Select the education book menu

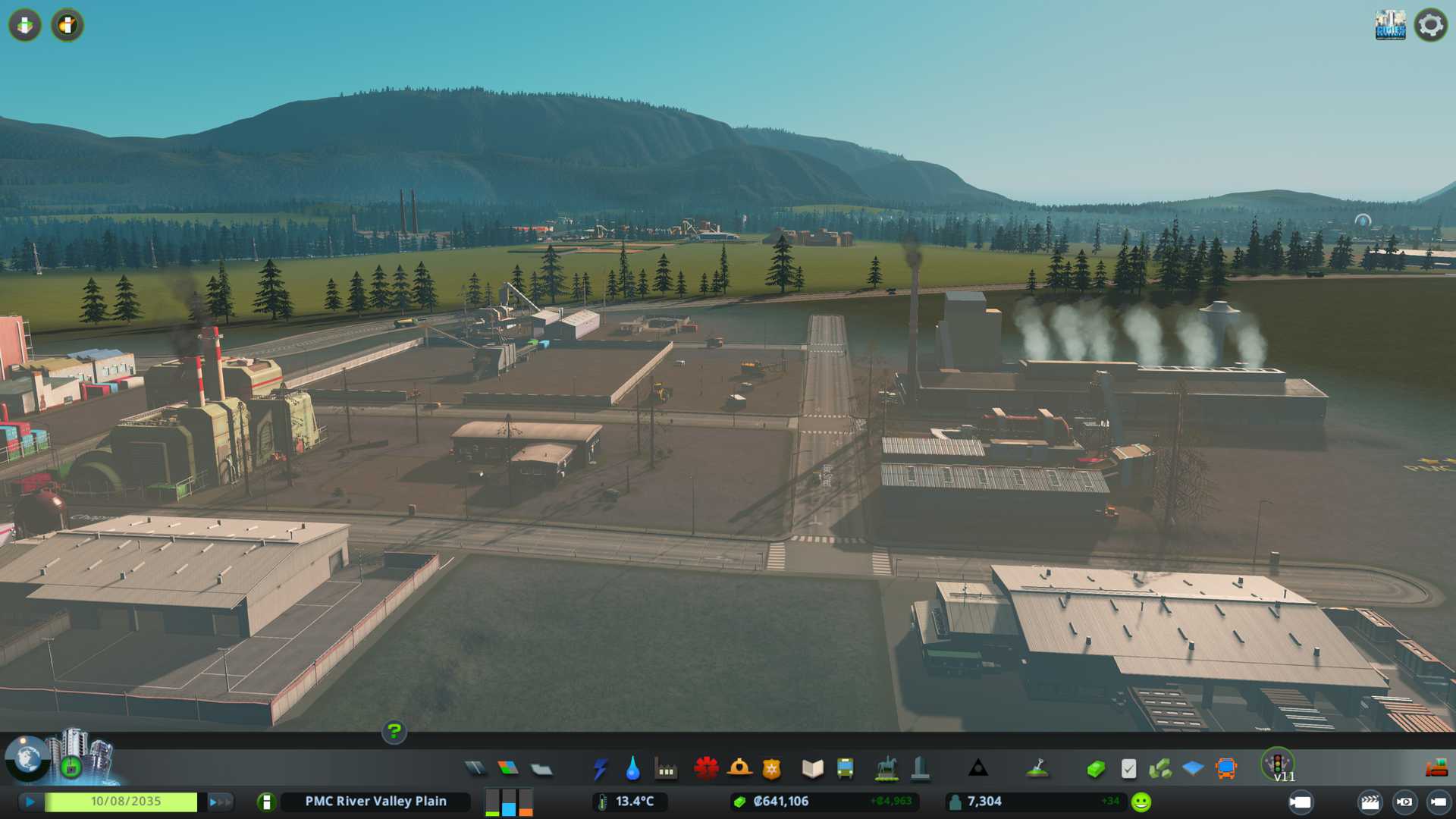point(812,769)
